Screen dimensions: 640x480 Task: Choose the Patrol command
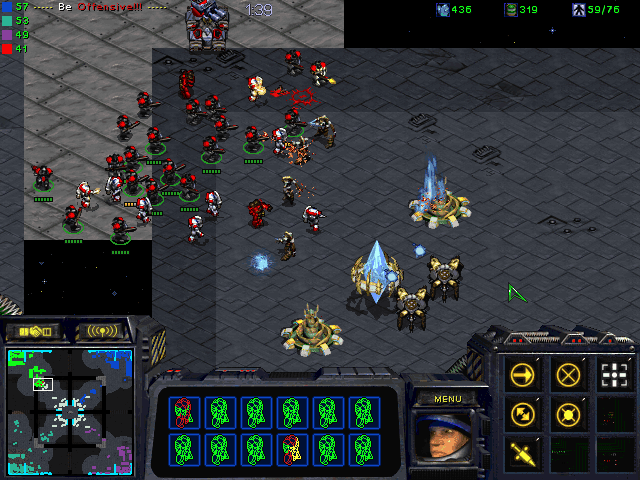pyautogui.click(x=523, y=413)
